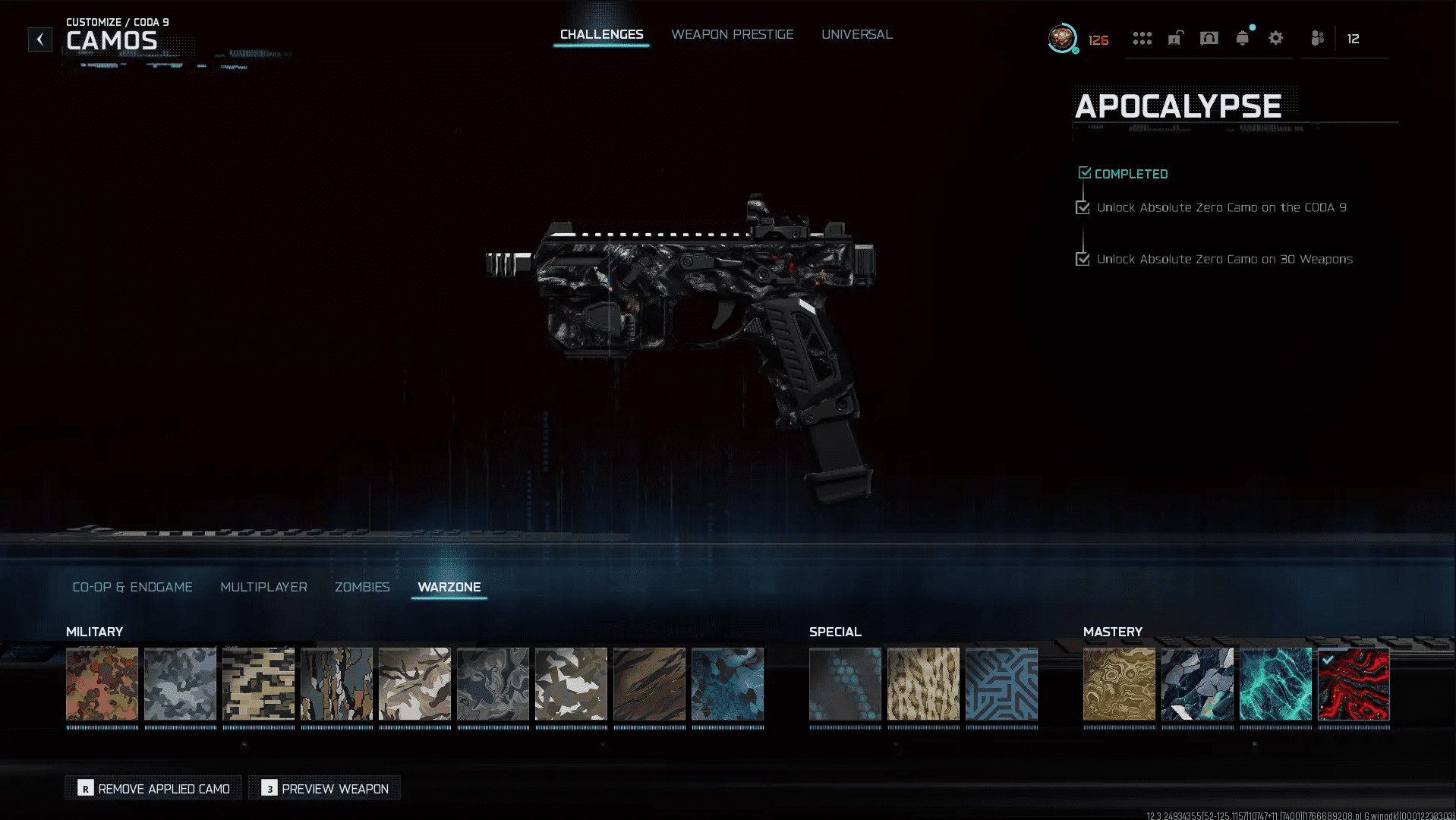
Task: Choose the Zombies camo category
Action: tap(362, 587)
